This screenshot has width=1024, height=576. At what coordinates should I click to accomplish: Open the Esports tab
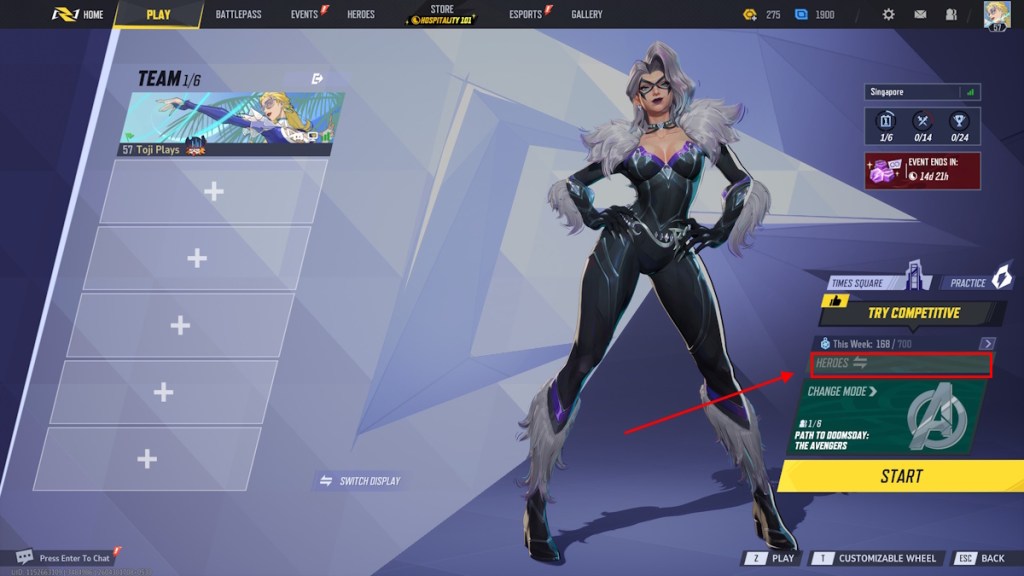(x=526, y=14)
